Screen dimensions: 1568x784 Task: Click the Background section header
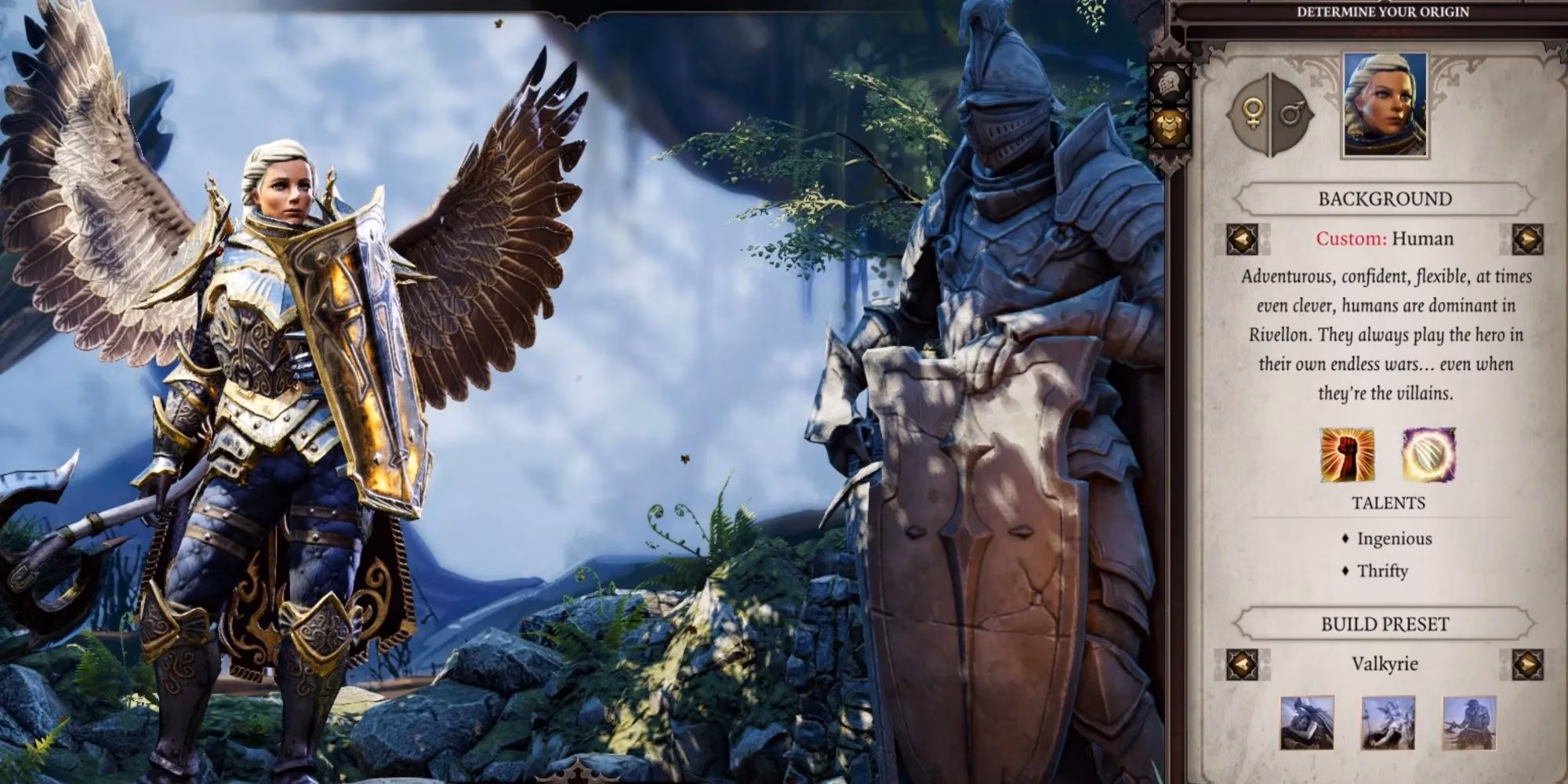point(1384,199)
